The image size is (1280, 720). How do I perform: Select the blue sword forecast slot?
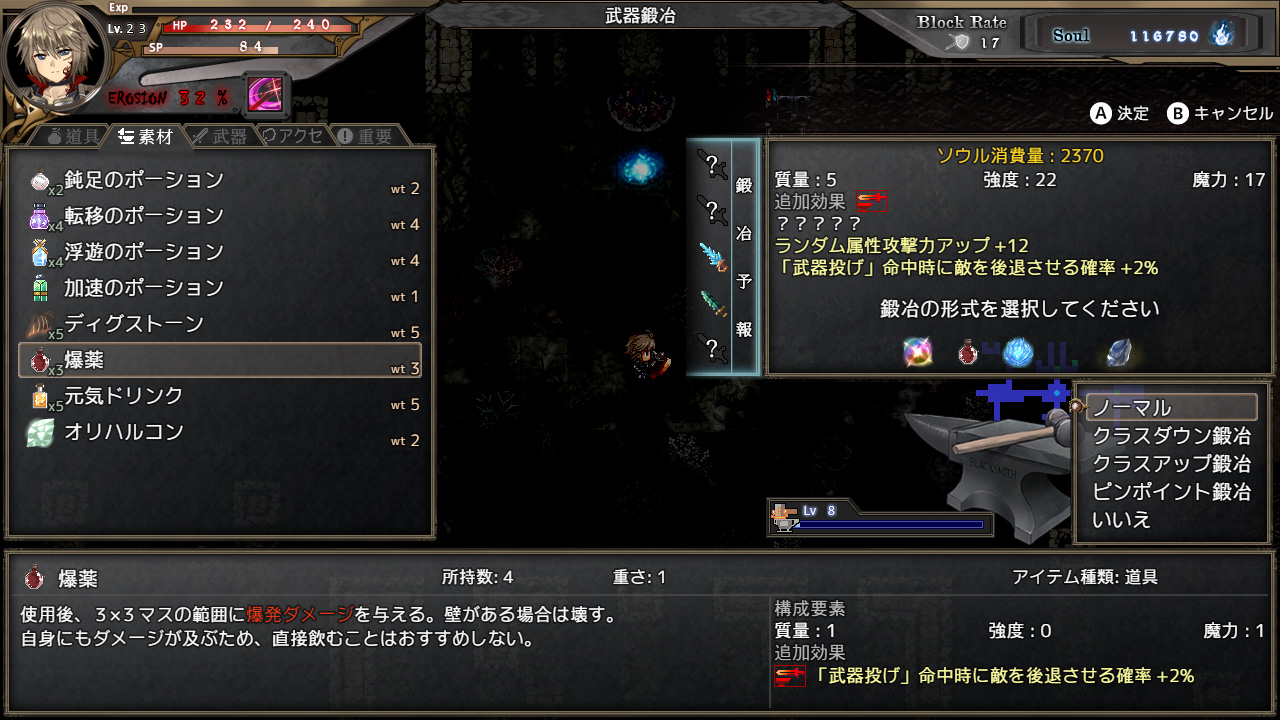(712, 256)
